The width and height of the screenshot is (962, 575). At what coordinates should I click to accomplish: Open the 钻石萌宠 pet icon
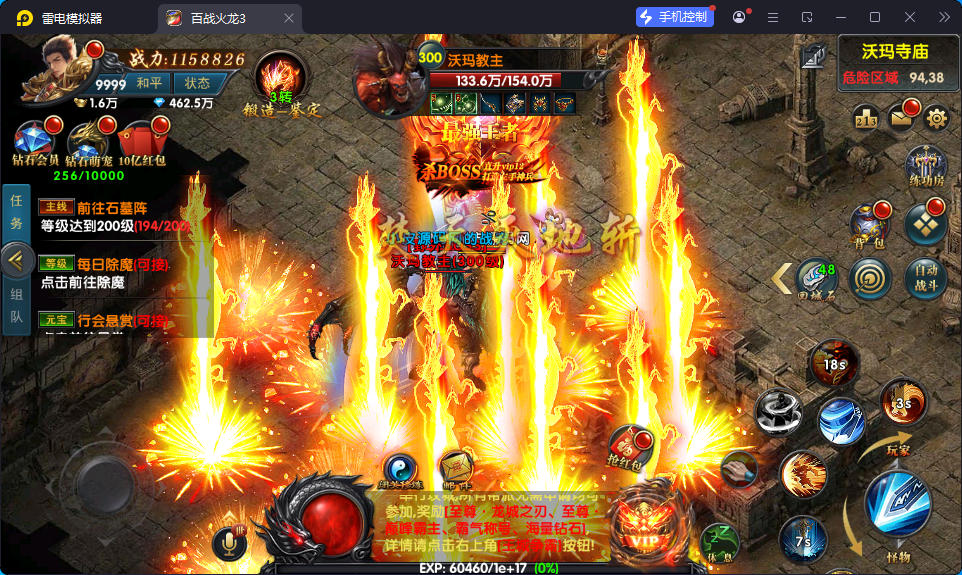point(88,141)
